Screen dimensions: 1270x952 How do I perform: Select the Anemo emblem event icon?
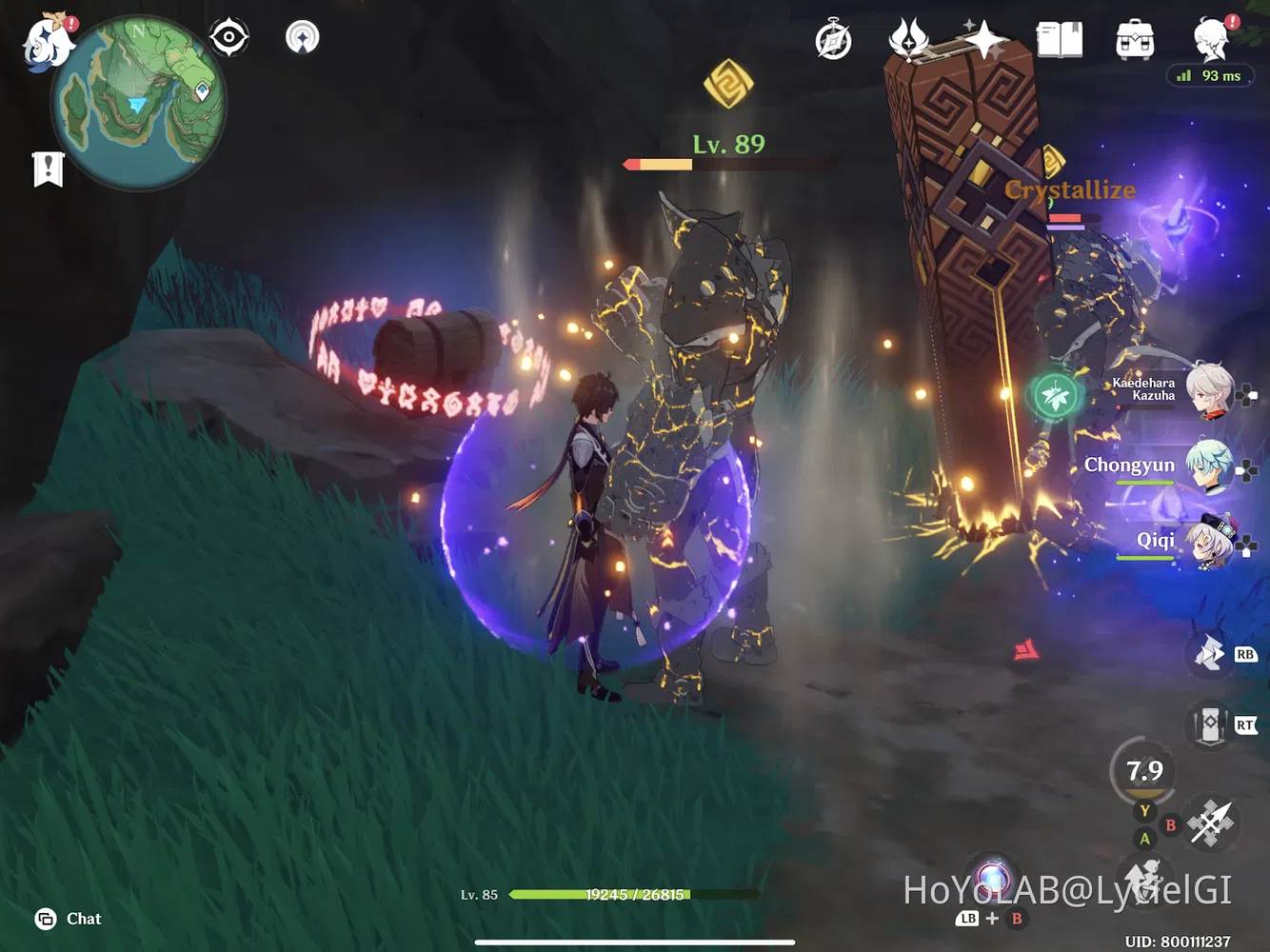tap(911, 37)
